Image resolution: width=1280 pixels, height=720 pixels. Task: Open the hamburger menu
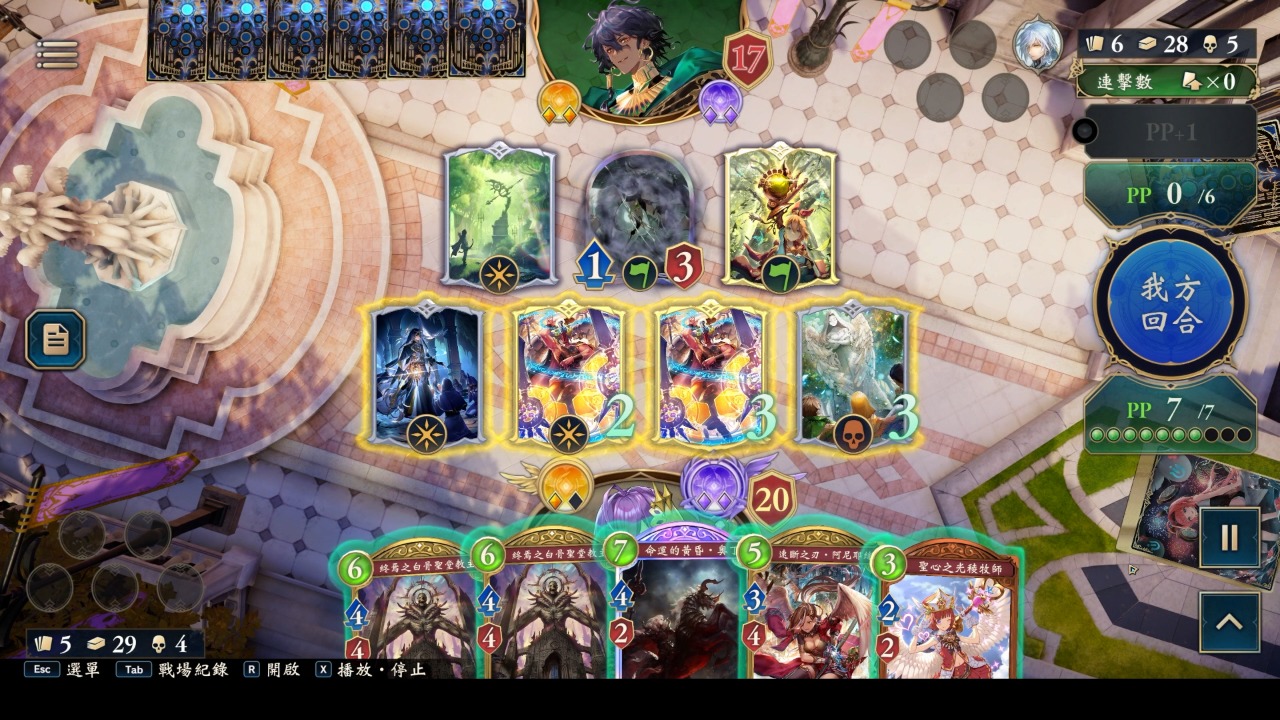tap(57, 54)
